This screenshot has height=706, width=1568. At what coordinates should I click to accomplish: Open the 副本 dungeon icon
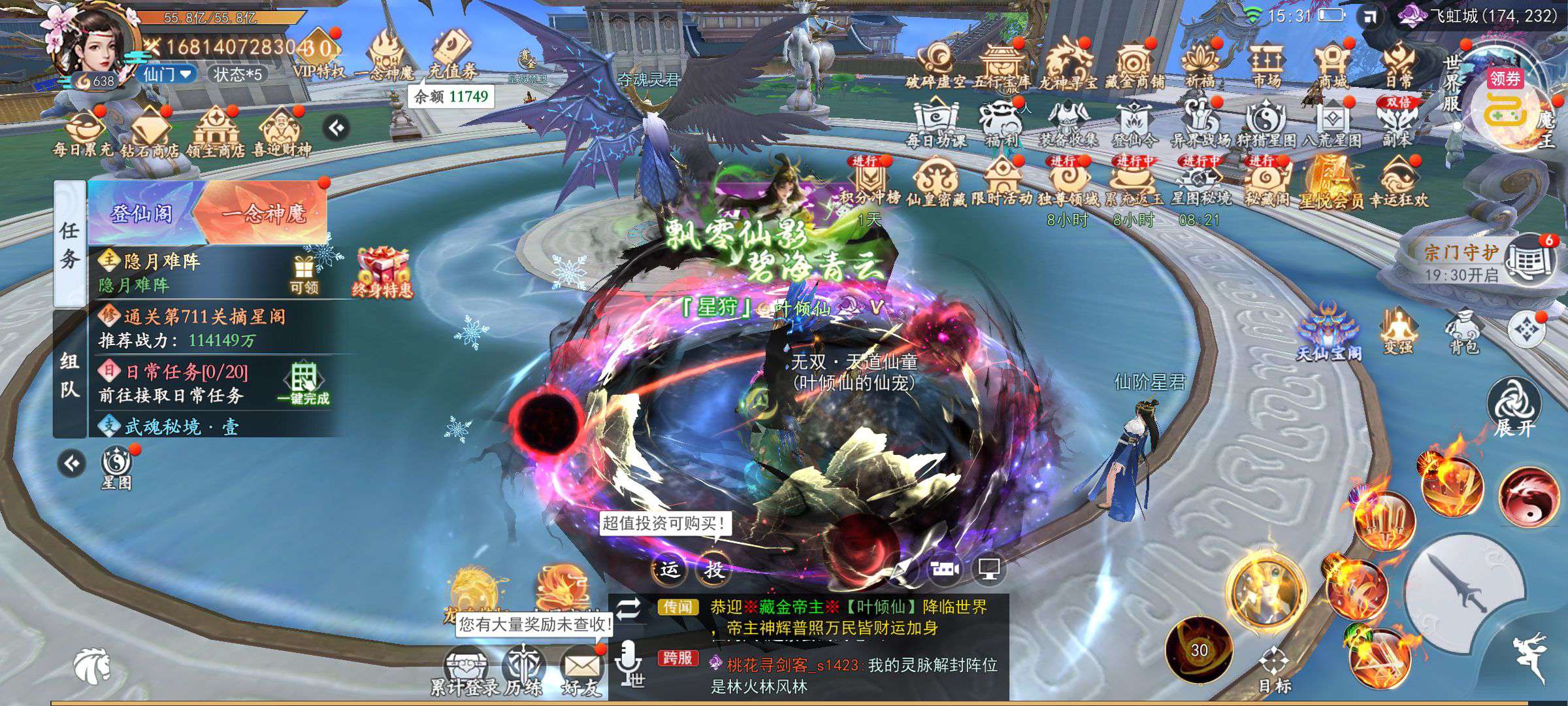[1397, 122]
